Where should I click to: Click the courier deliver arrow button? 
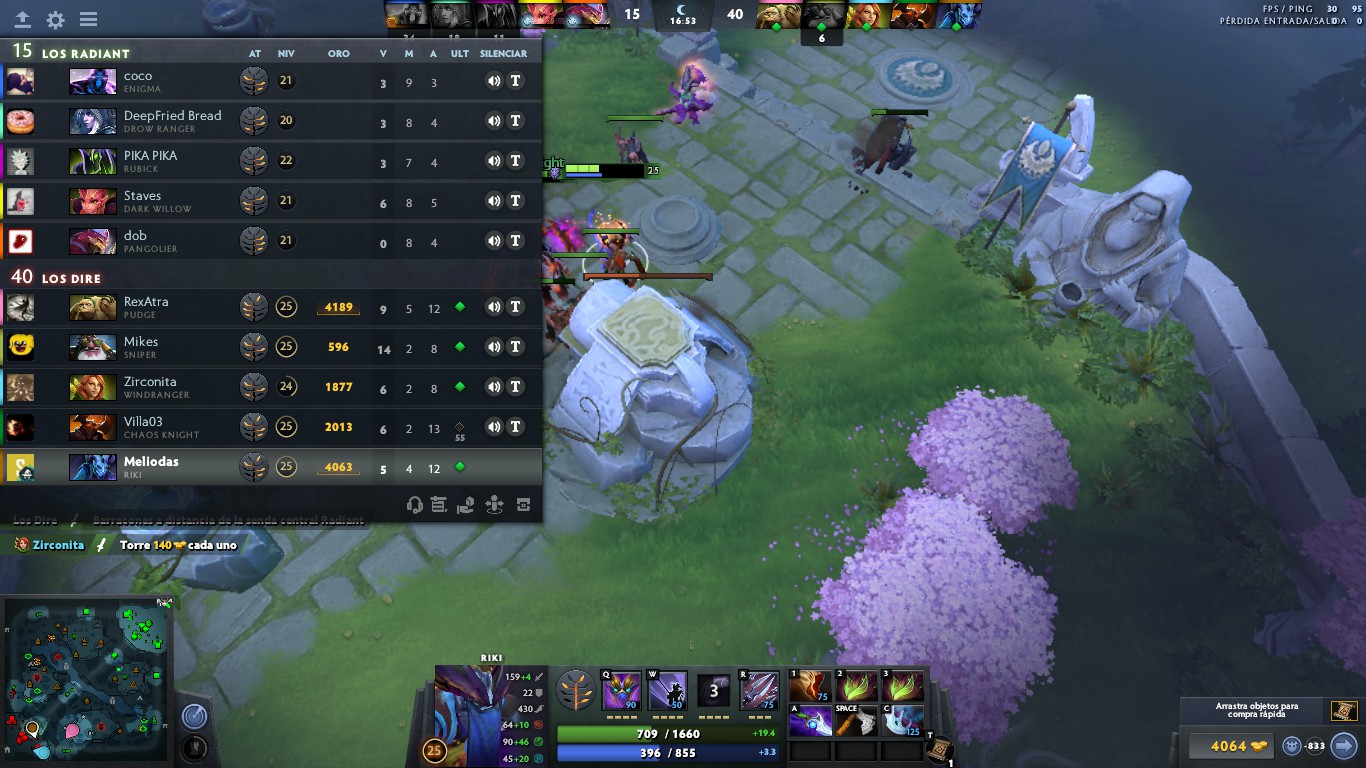pos(1344,745)
